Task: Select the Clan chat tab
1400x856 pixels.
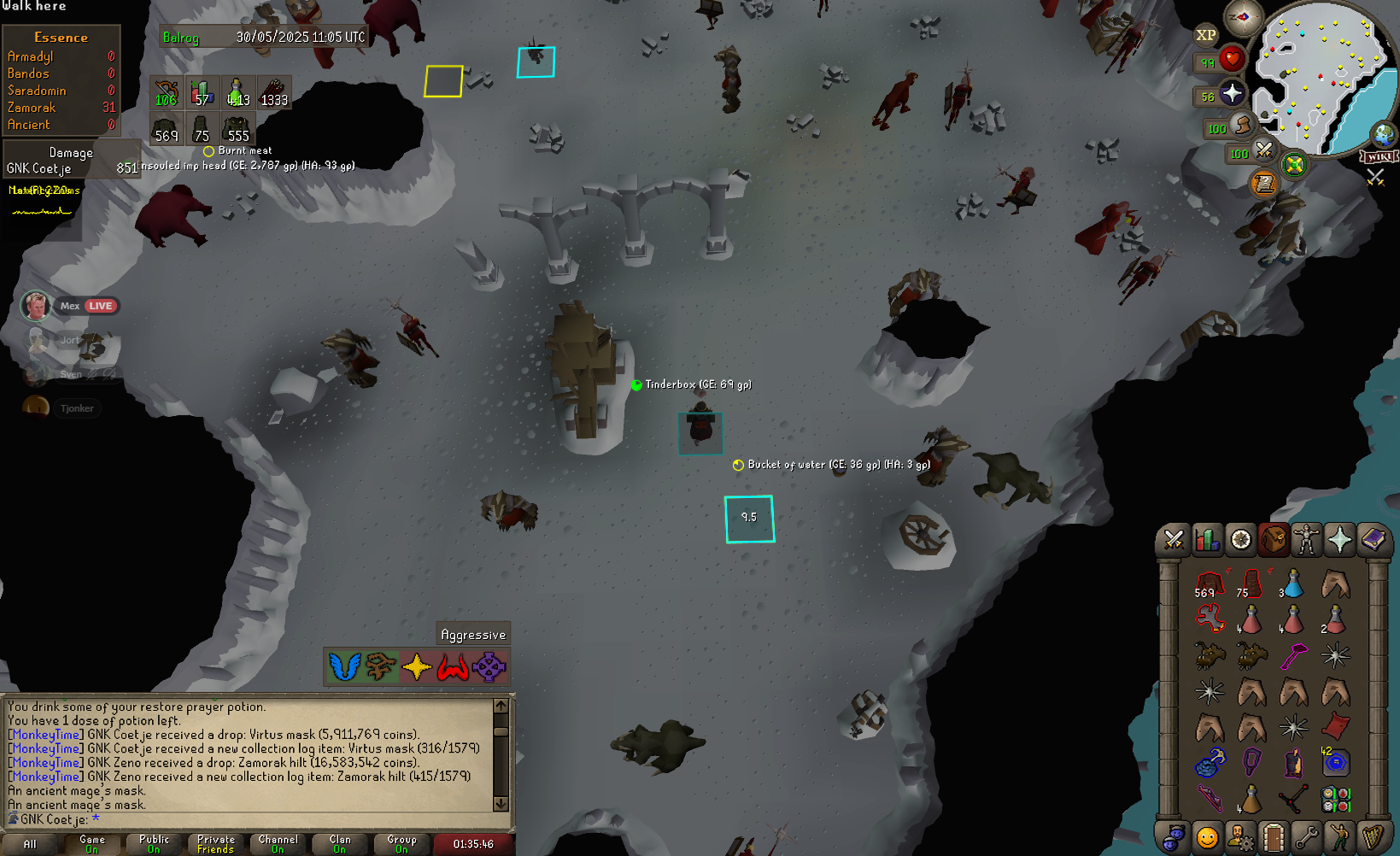Action: (340, 843)
